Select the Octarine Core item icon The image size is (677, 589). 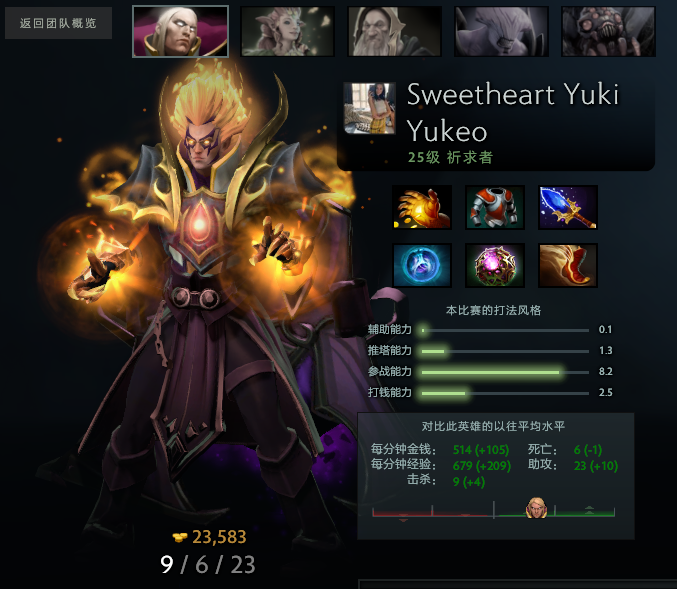tap(495, 266)
